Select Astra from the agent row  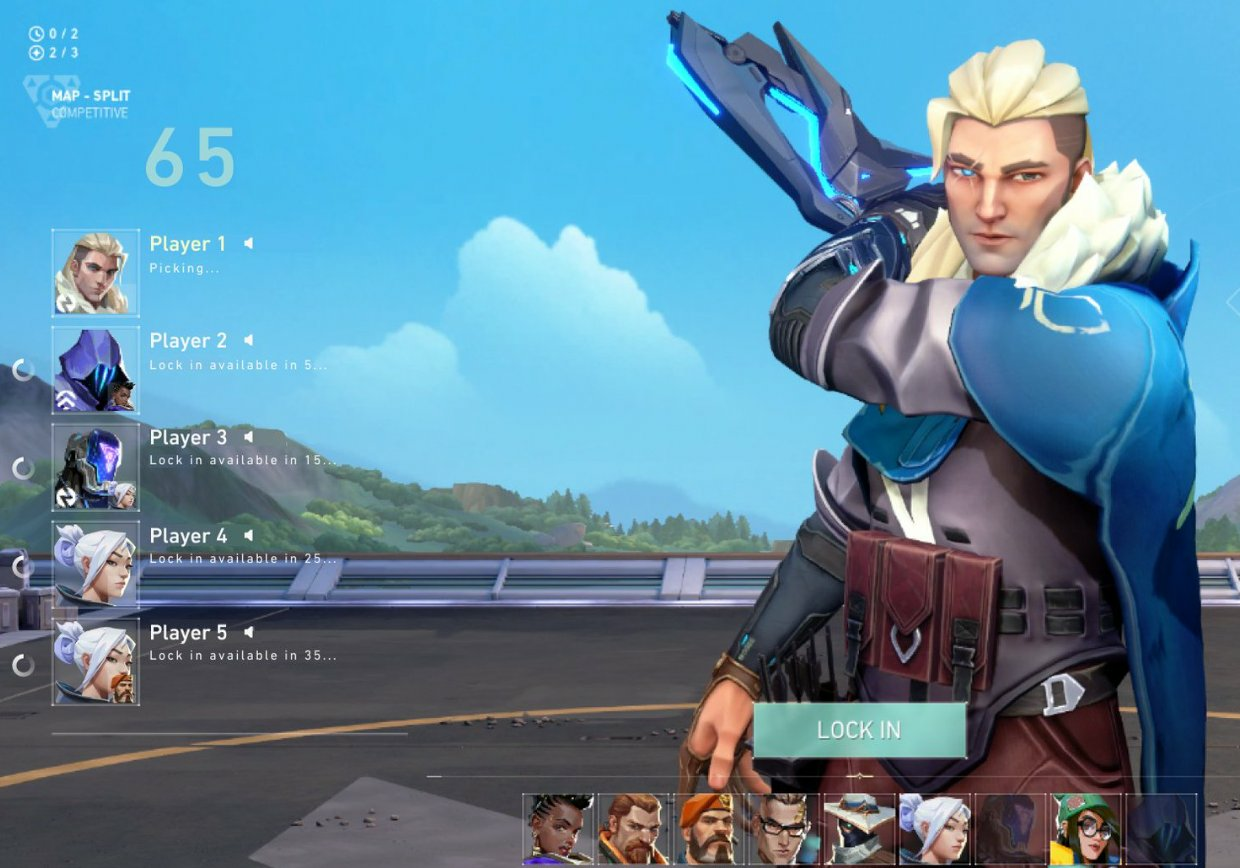[558, 829]
